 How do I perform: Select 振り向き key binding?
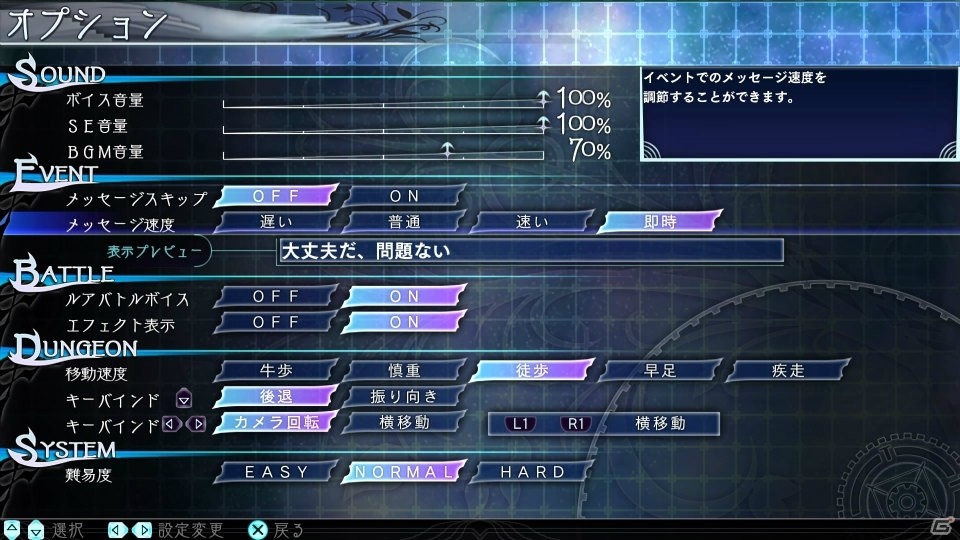pyautogui.click(x=405, y=397)
